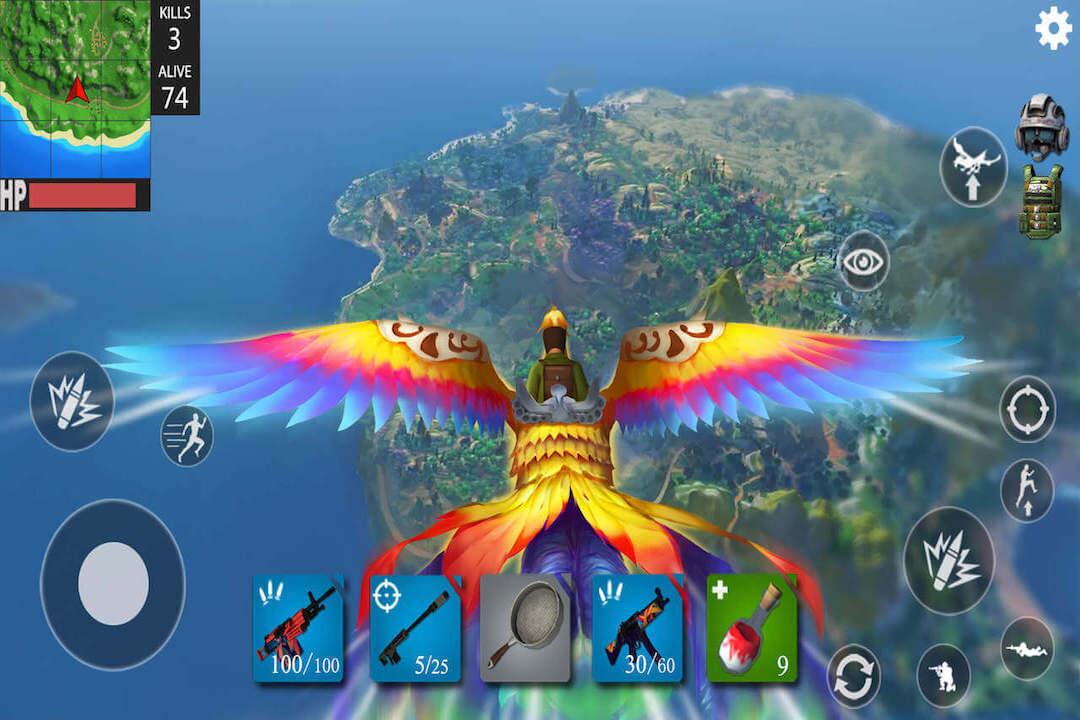The width and height of the screenshot is (1080, 720).
Task: Activate the crosshair aim button
Action: [x=1028, y=409]
